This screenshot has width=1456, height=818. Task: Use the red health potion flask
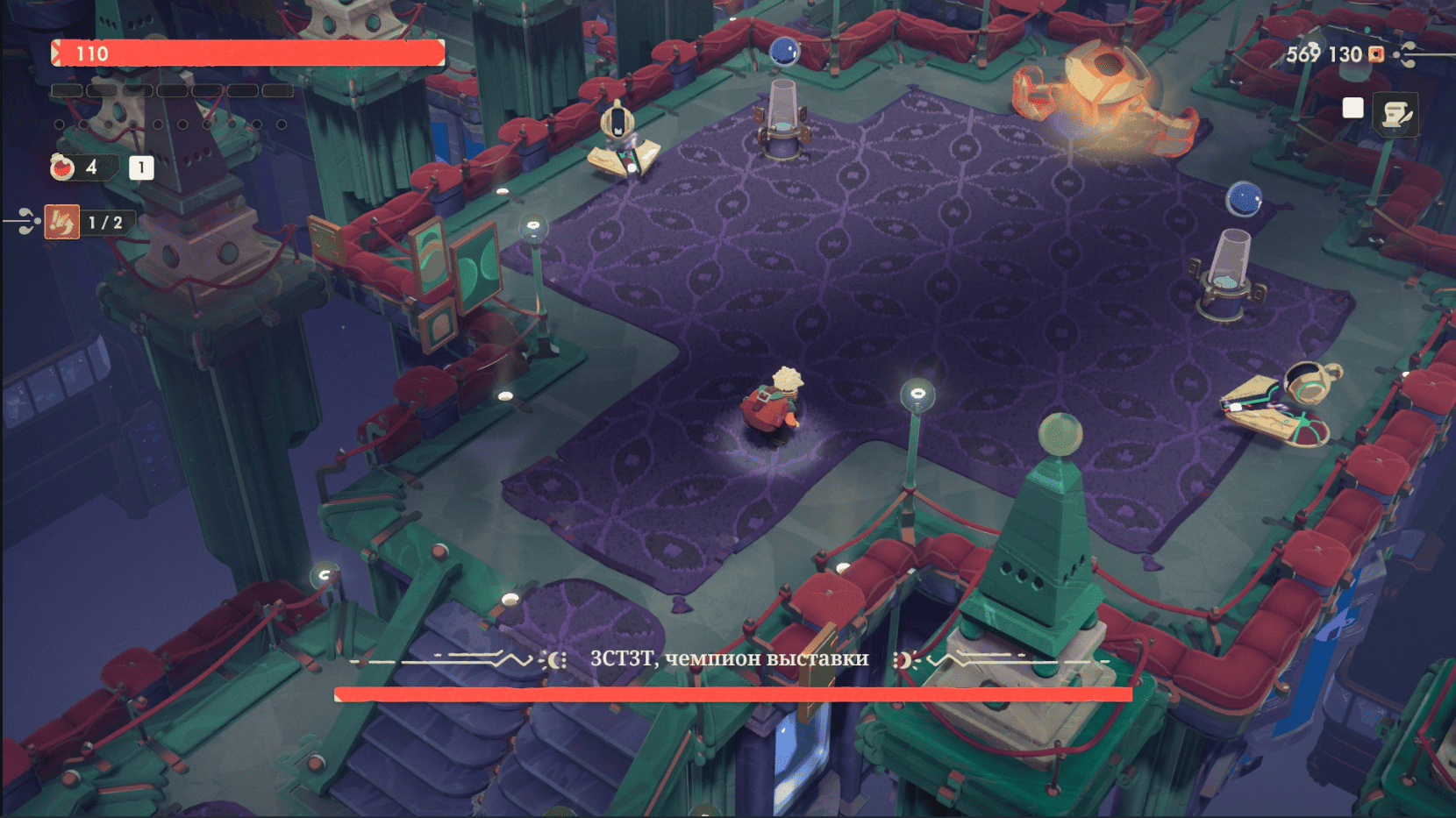tap(63, 167)
